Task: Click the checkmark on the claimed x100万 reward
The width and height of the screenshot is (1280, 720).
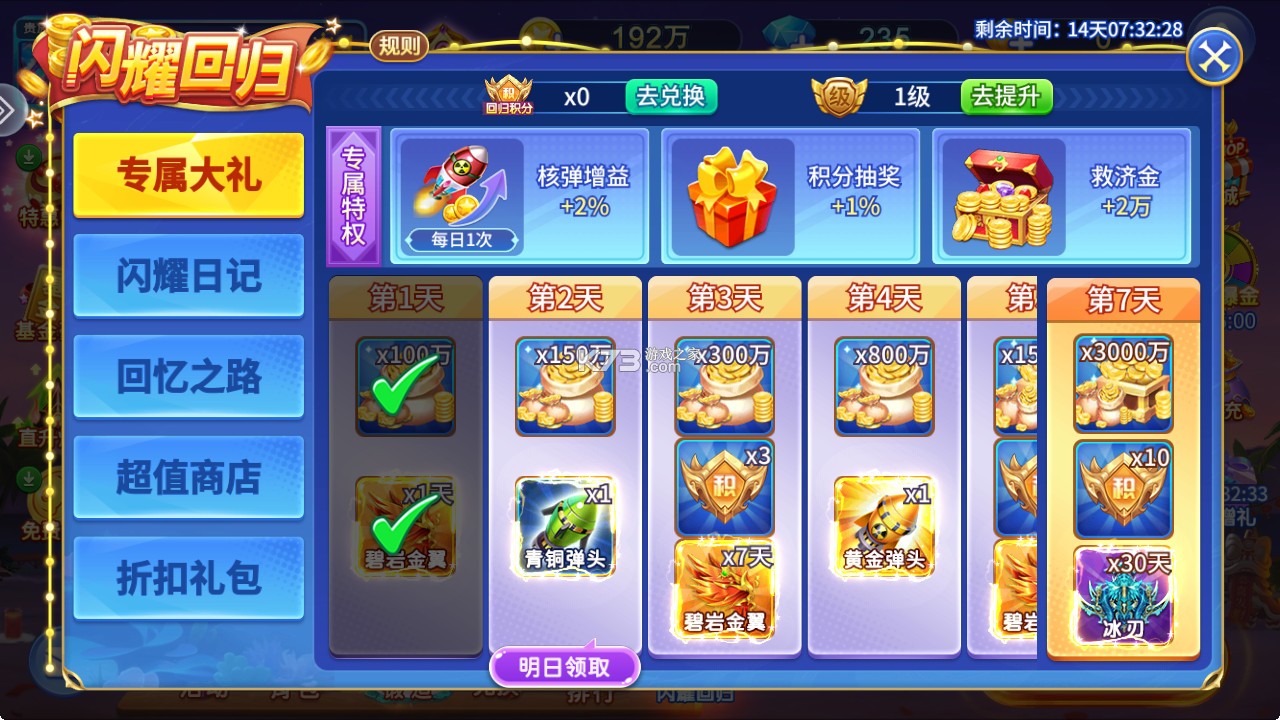Action: click(x=405, y=383)
